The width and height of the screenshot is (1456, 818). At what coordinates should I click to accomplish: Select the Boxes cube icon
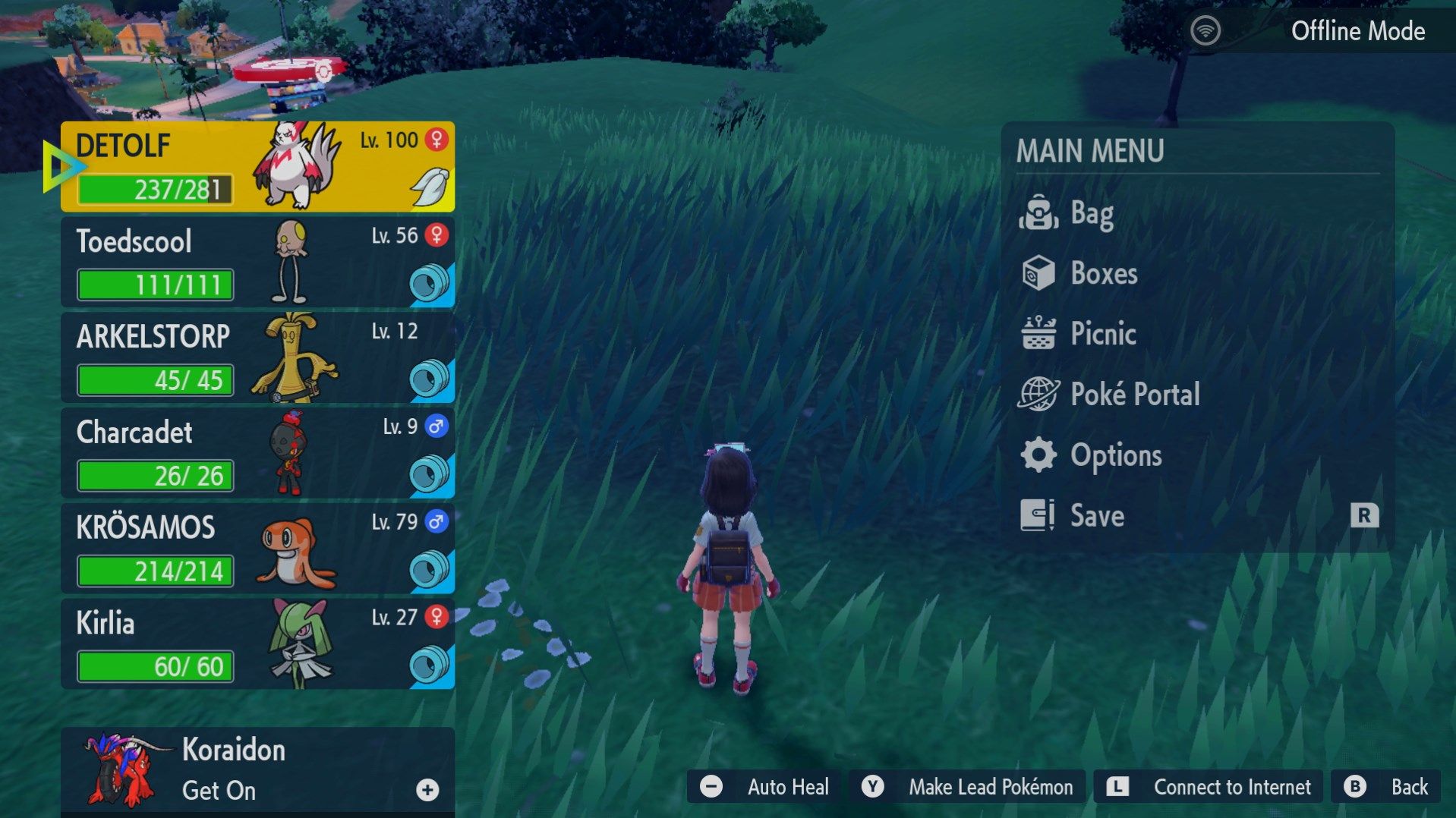1039,274
